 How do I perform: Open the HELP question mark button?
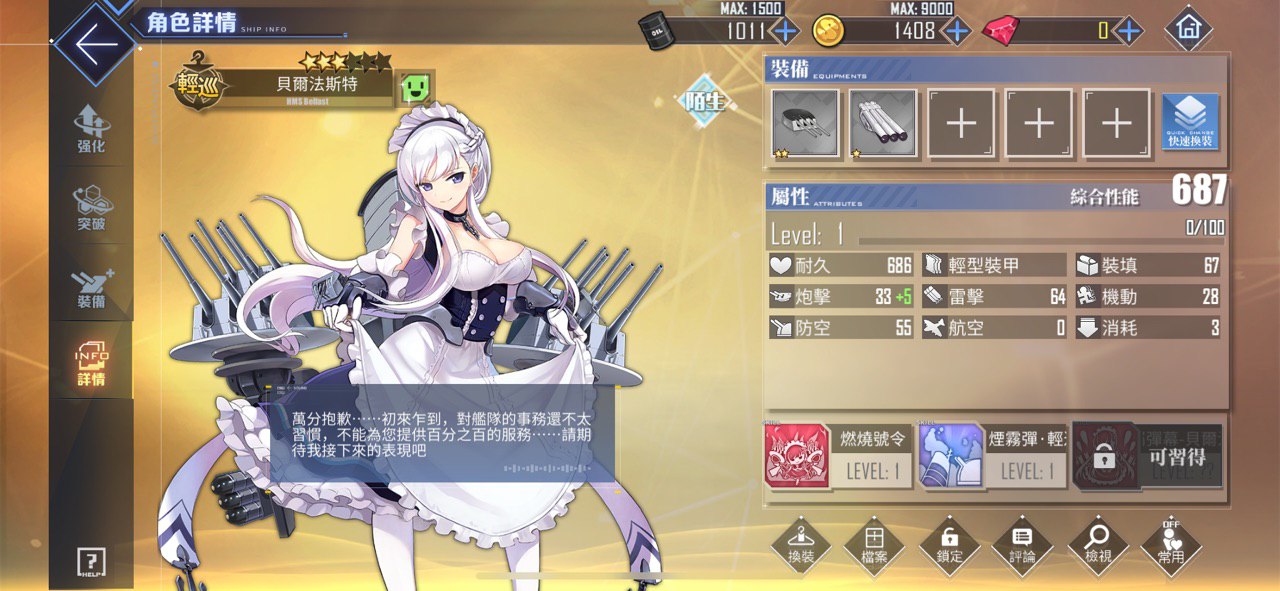(91, 562)
